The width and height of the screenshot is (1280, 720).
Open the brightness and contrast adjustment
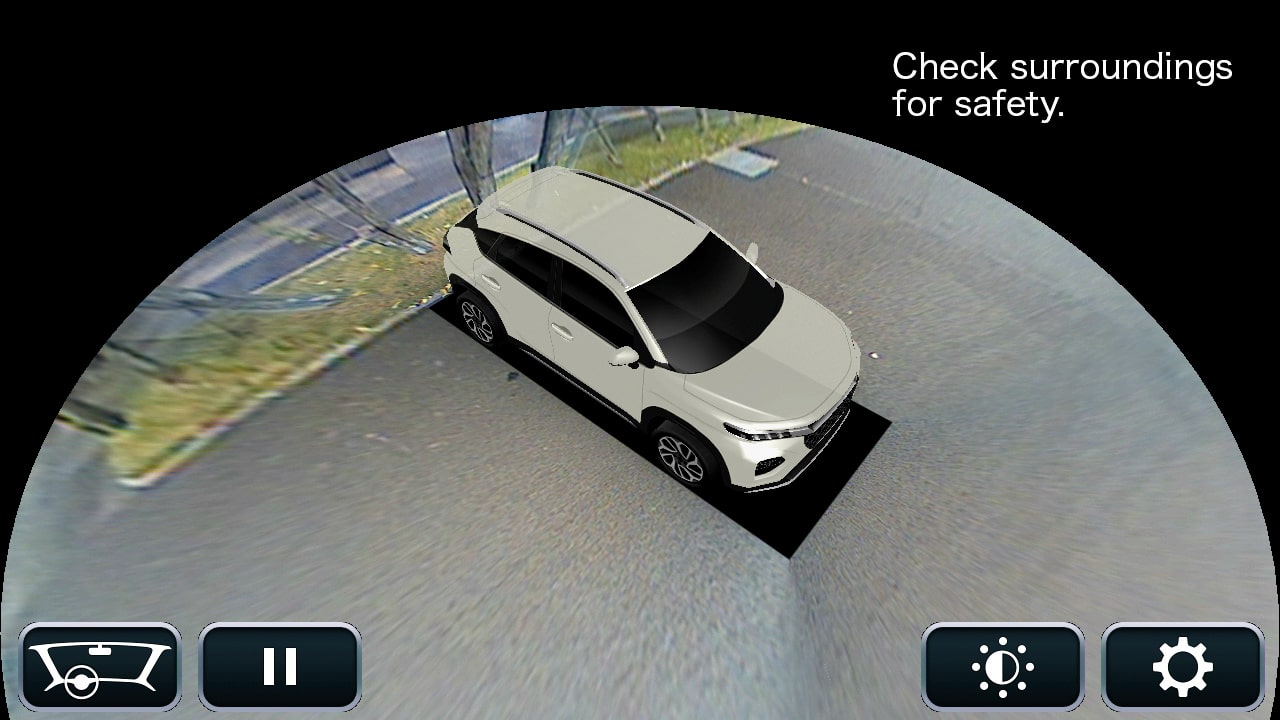click(x=1003, y=666)
